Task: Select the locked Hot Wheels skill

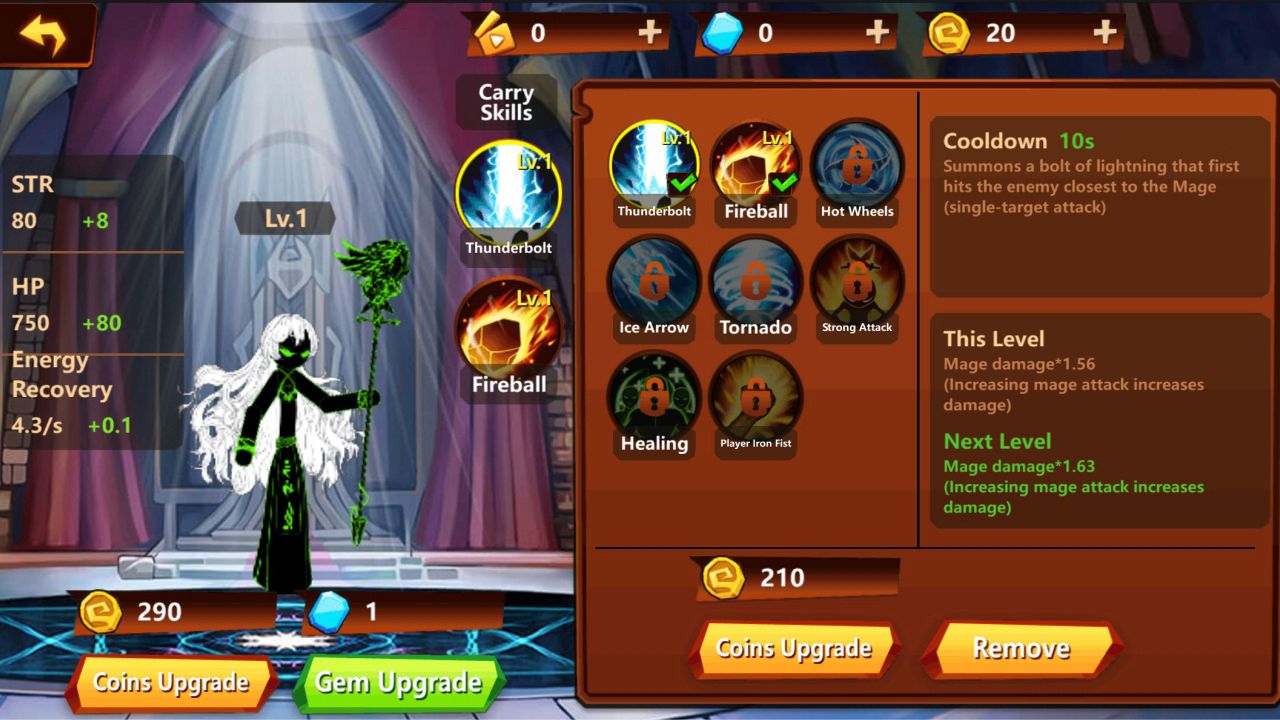Action: (857, 166)
